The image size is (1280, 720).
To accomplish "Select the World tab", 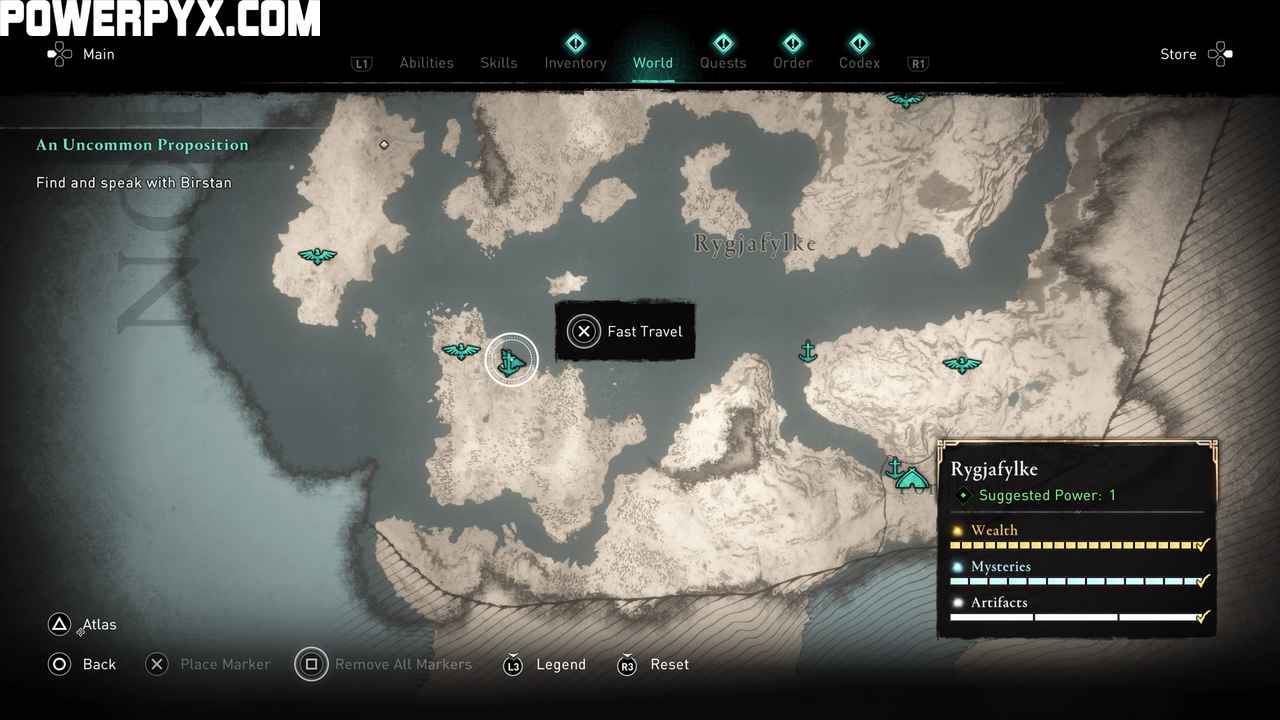I will 653,63.
